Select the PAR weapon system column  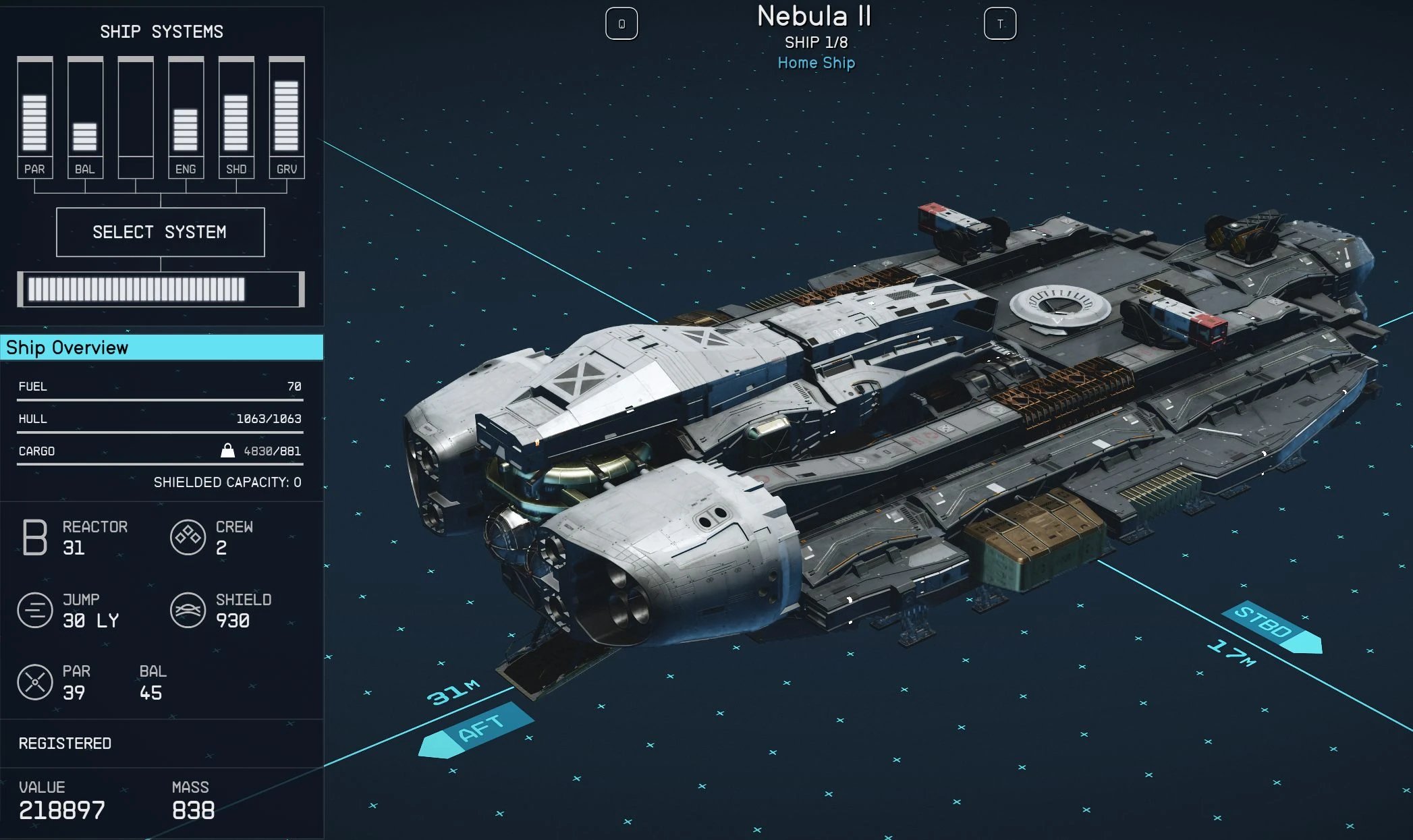(x=34, y=118)
